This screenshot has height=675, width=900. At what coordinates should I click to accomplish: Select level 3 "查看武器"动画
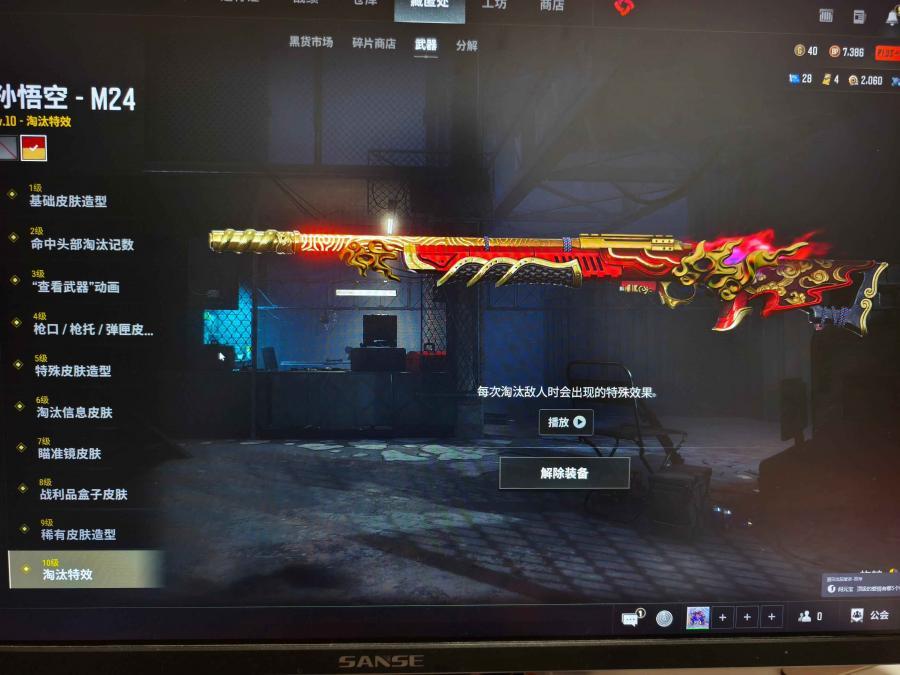pos(77,287)
